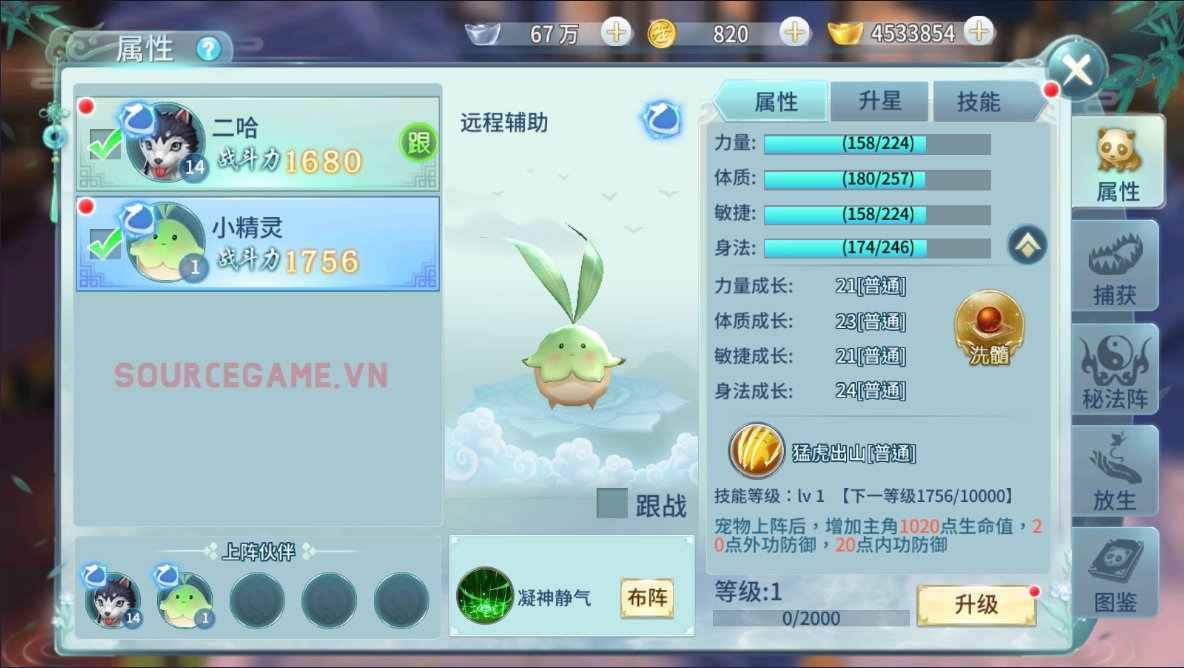1184x668 pixels.
Task: Toggle the 跟战 checkbox
Action: 612,504
